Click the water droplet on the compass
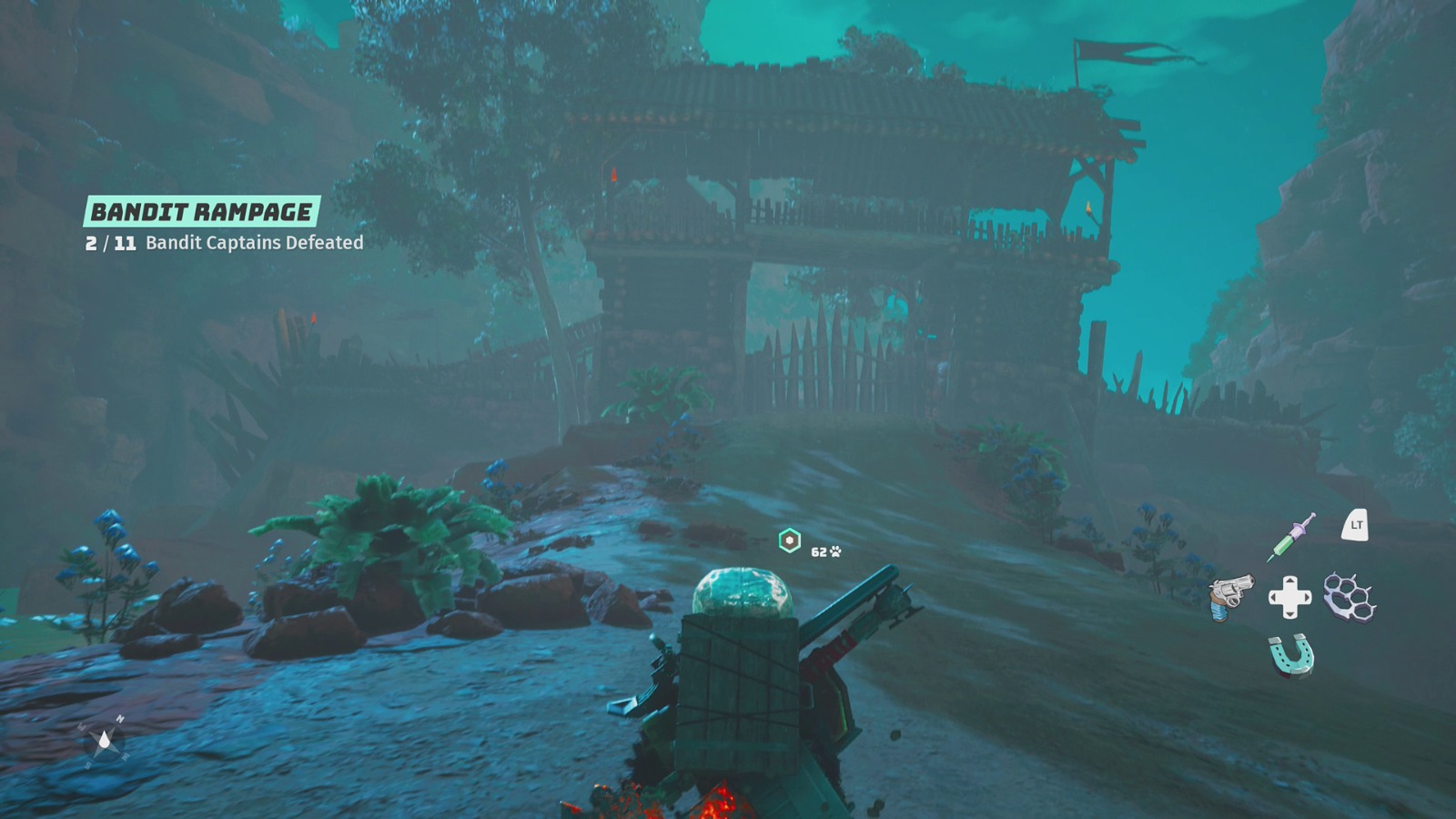Screen dimensions: 1456x819 coord(105,739)
